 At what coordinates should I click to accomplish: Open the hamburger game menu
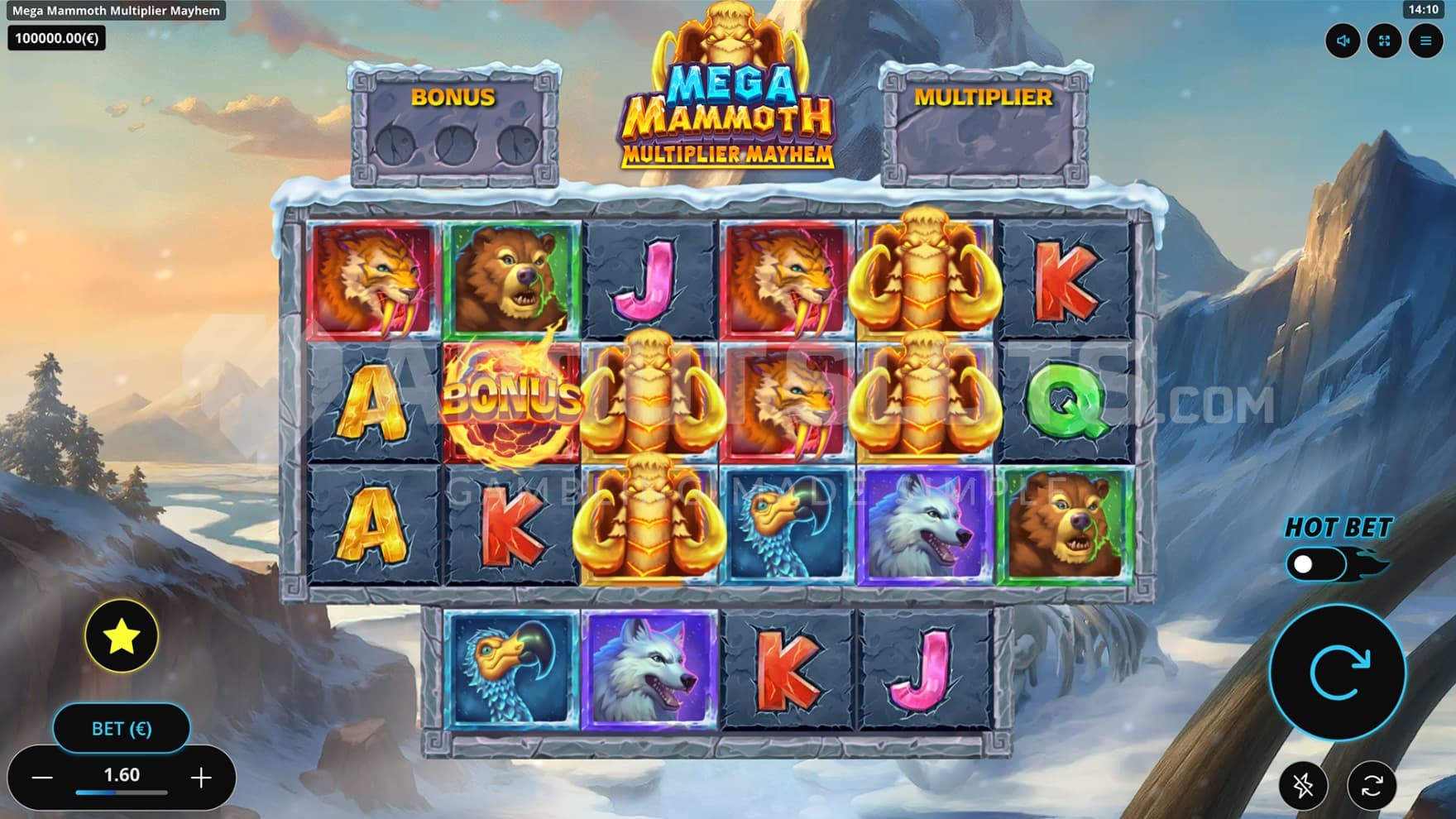(1425, 41)
